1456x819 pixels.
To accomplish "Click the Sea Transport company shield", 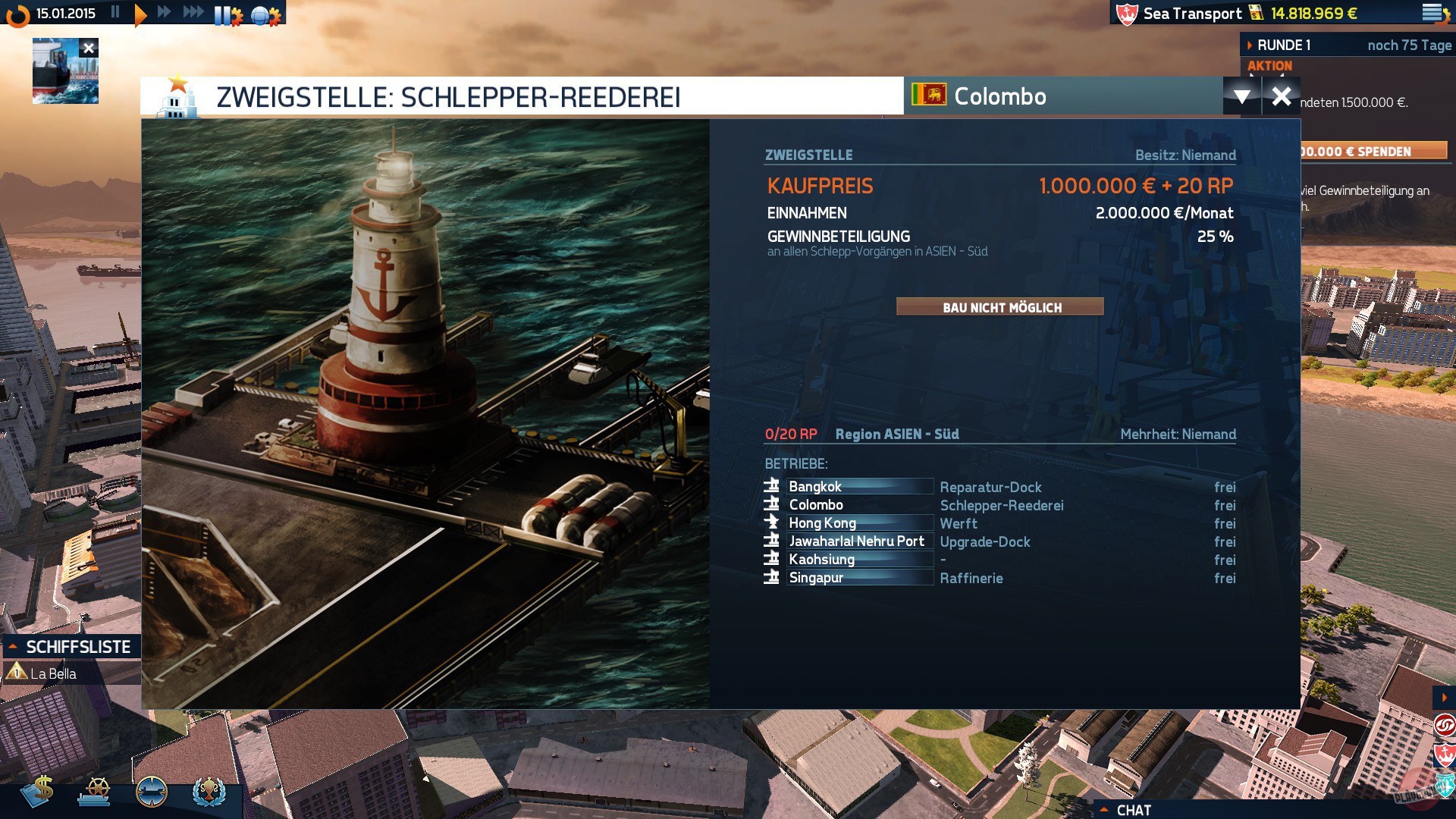I will coord(1128,12).
